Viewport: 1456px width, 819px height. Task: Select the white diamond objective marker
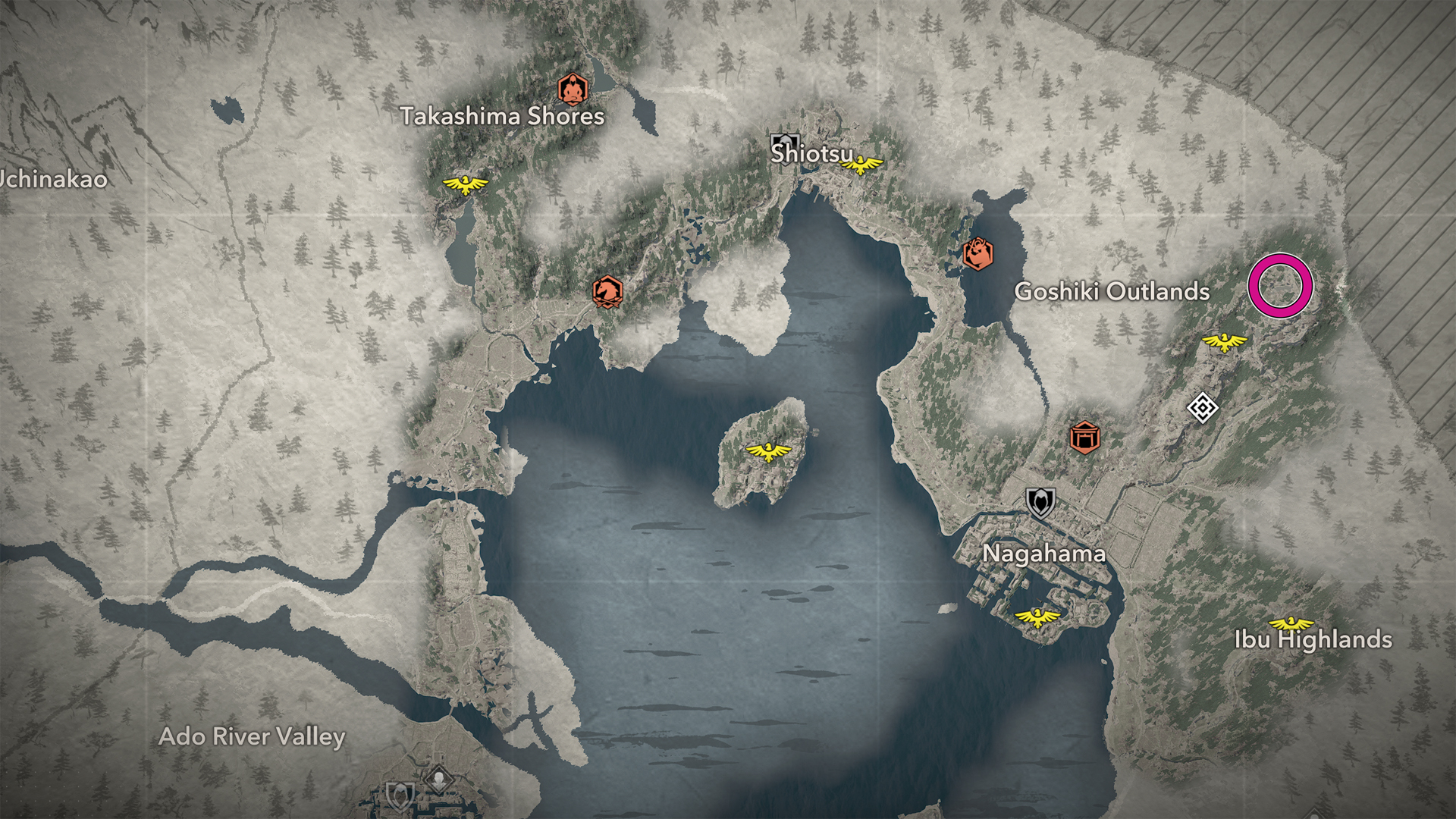1202,408
